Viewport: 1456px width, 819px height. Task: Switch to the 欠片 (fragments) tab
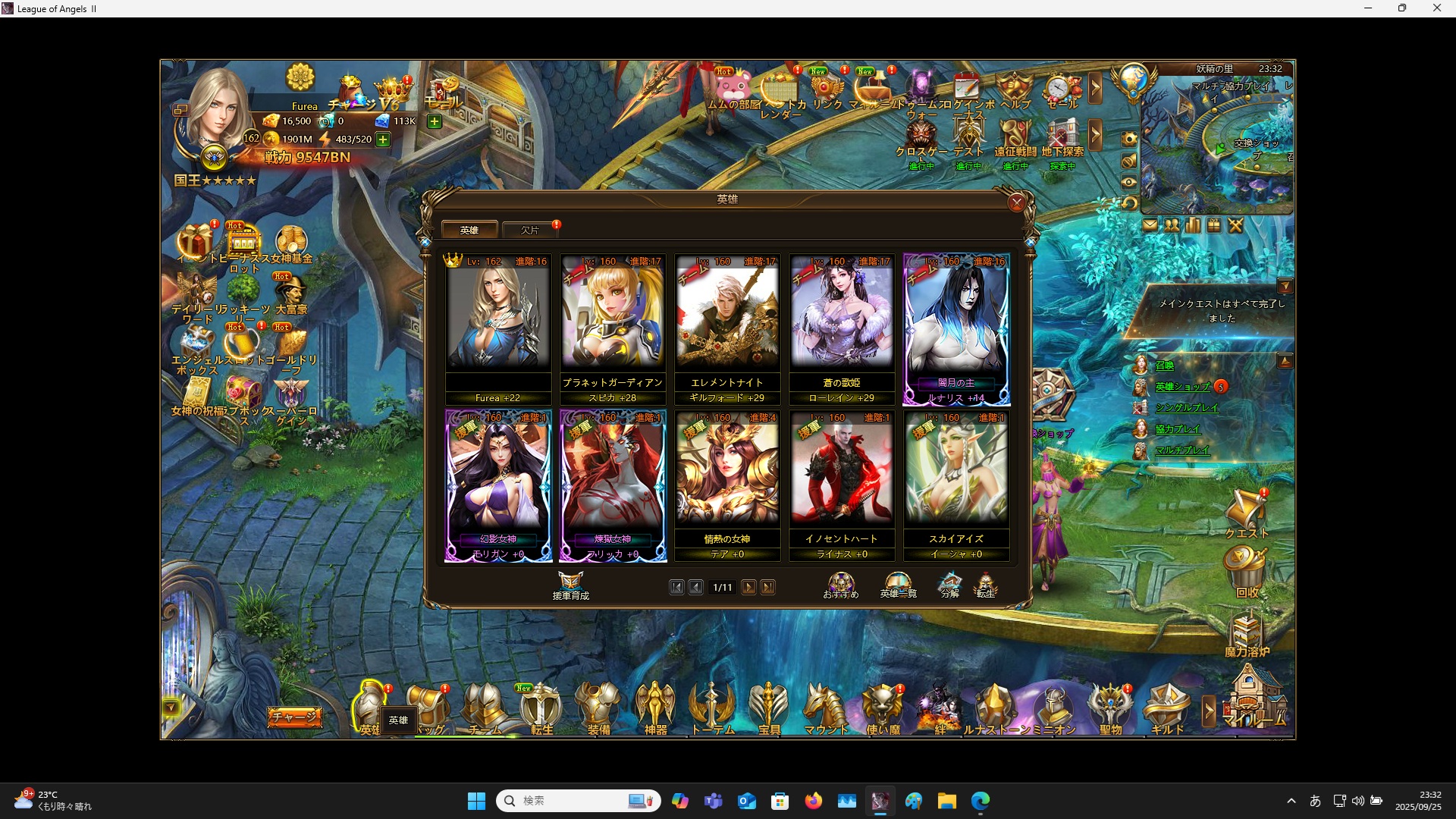(530, 230)
